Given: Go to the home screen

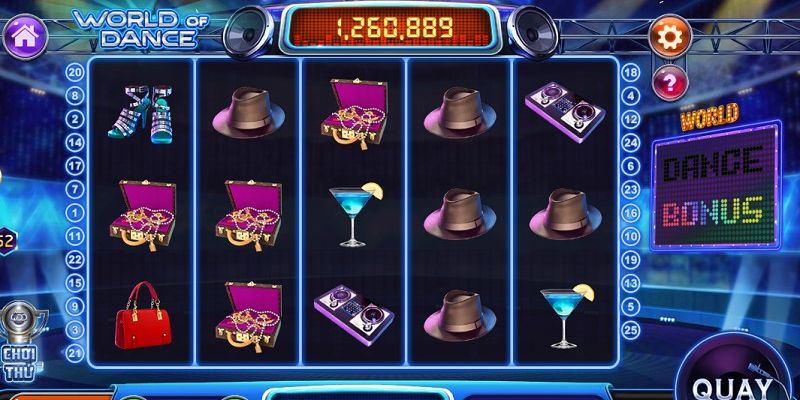Looking at the screenshot, I should pos(23,37).
